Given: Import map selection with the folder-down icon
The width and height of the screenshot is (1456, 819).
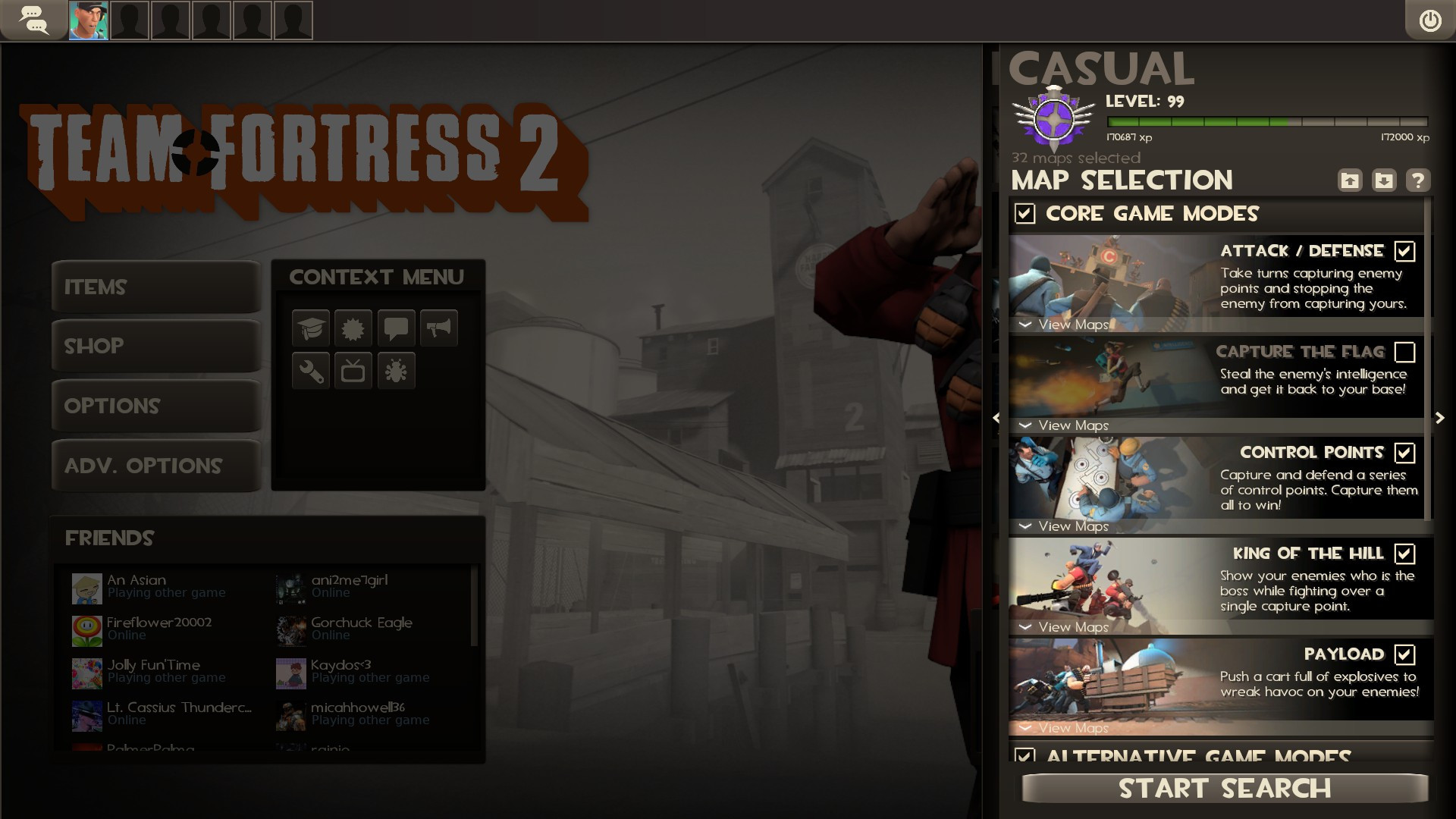Looking at the screenshot, I should click(1385, 180).
